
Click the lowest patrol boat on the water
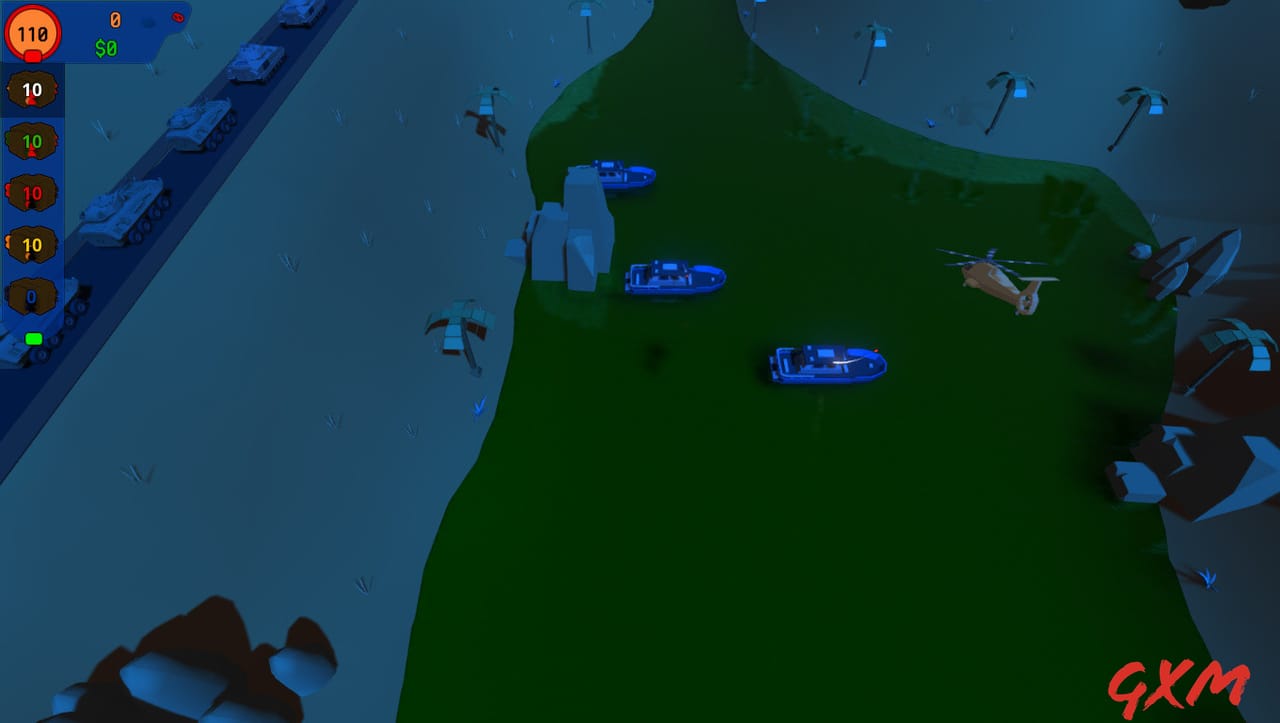[825, 362]
